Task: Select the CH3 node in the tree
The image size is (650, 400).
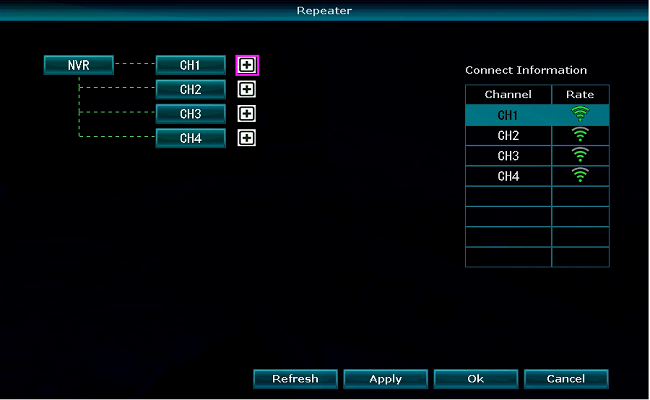Action: (191, 114)
